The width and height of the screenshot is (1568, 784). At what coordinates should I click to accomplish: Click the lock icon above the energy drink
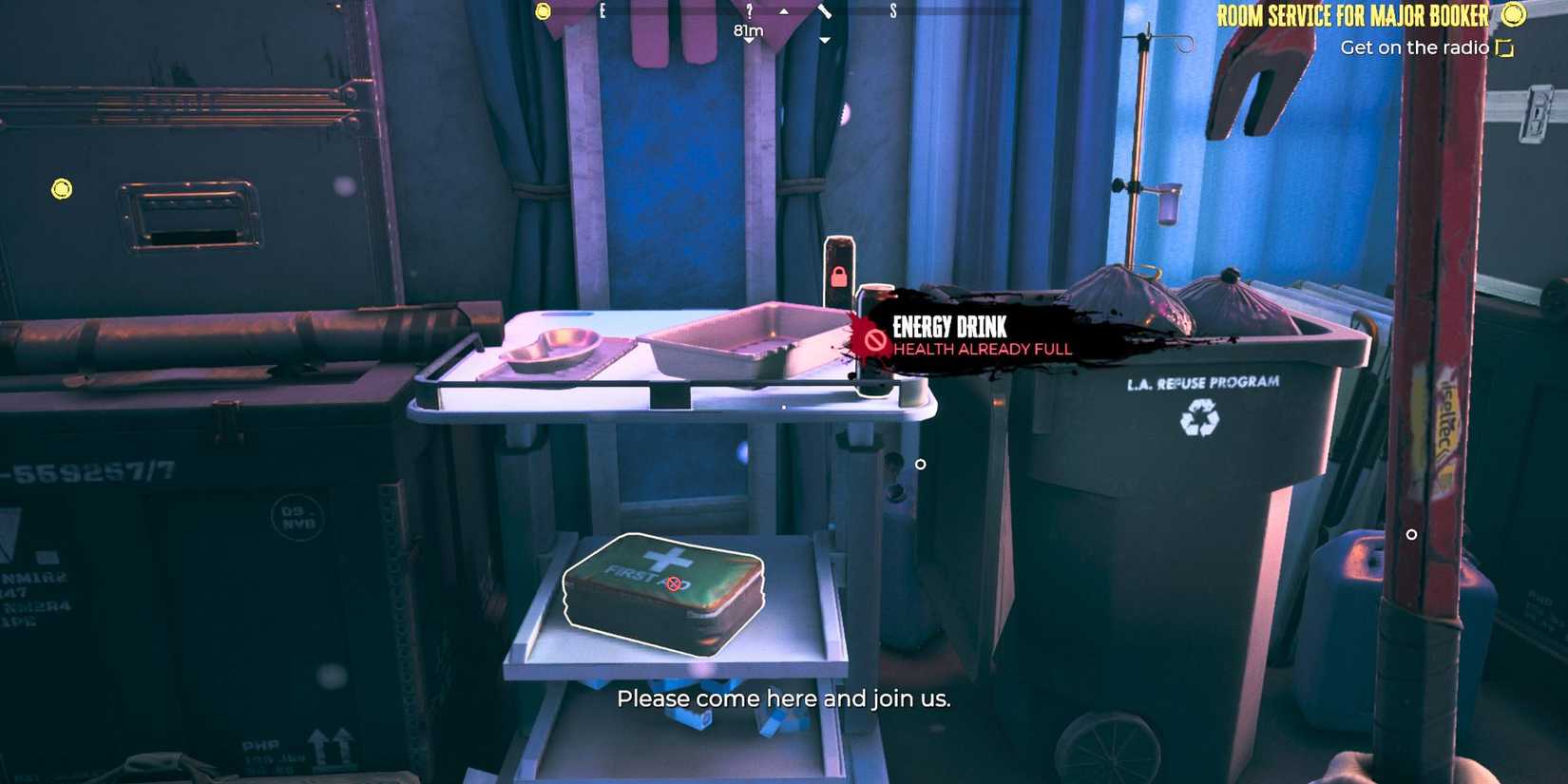coord(840,277)
